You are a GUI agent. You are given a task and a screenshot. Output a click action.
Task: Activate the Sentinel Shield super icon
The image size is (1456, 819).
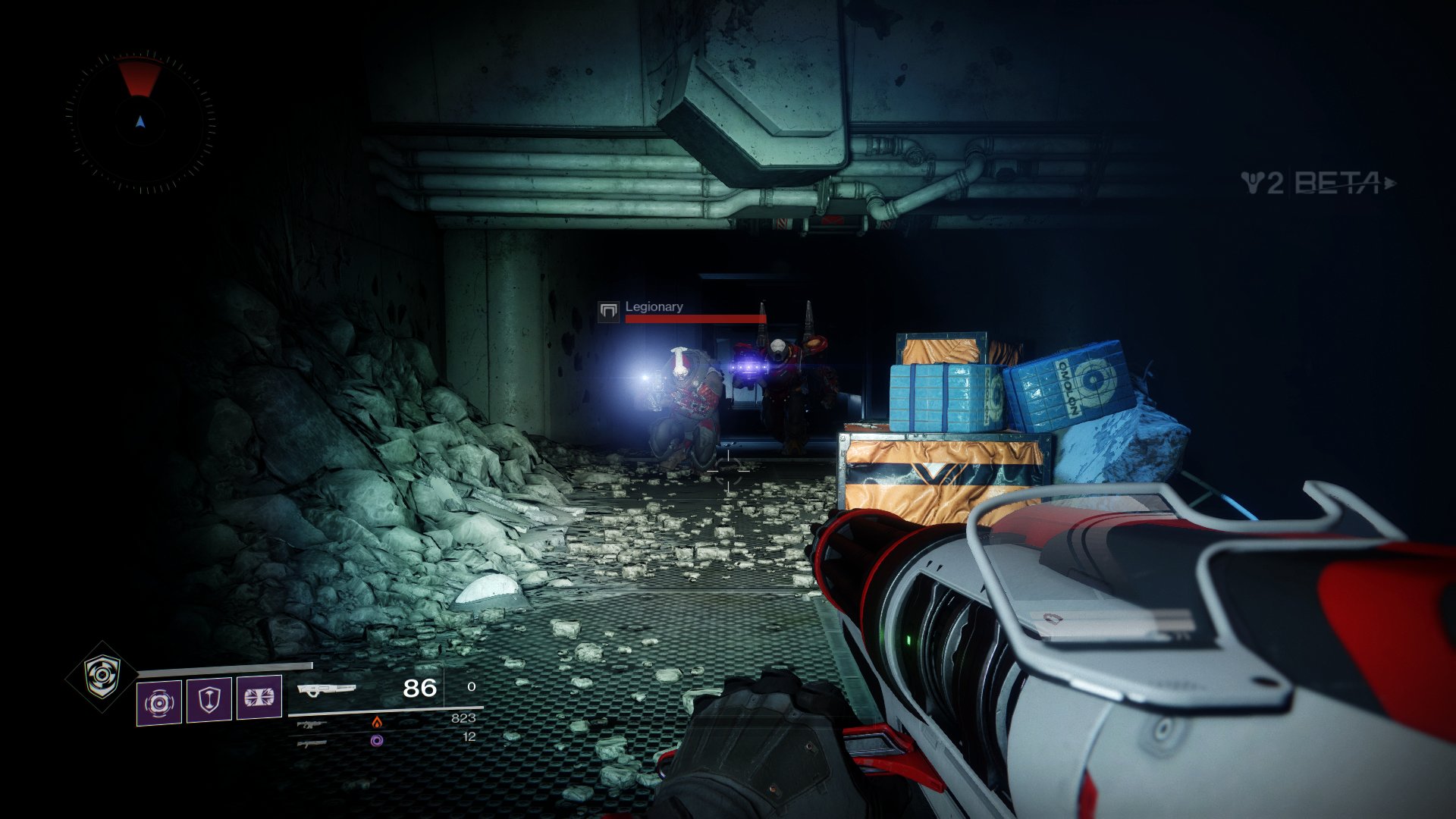[102, 676]
